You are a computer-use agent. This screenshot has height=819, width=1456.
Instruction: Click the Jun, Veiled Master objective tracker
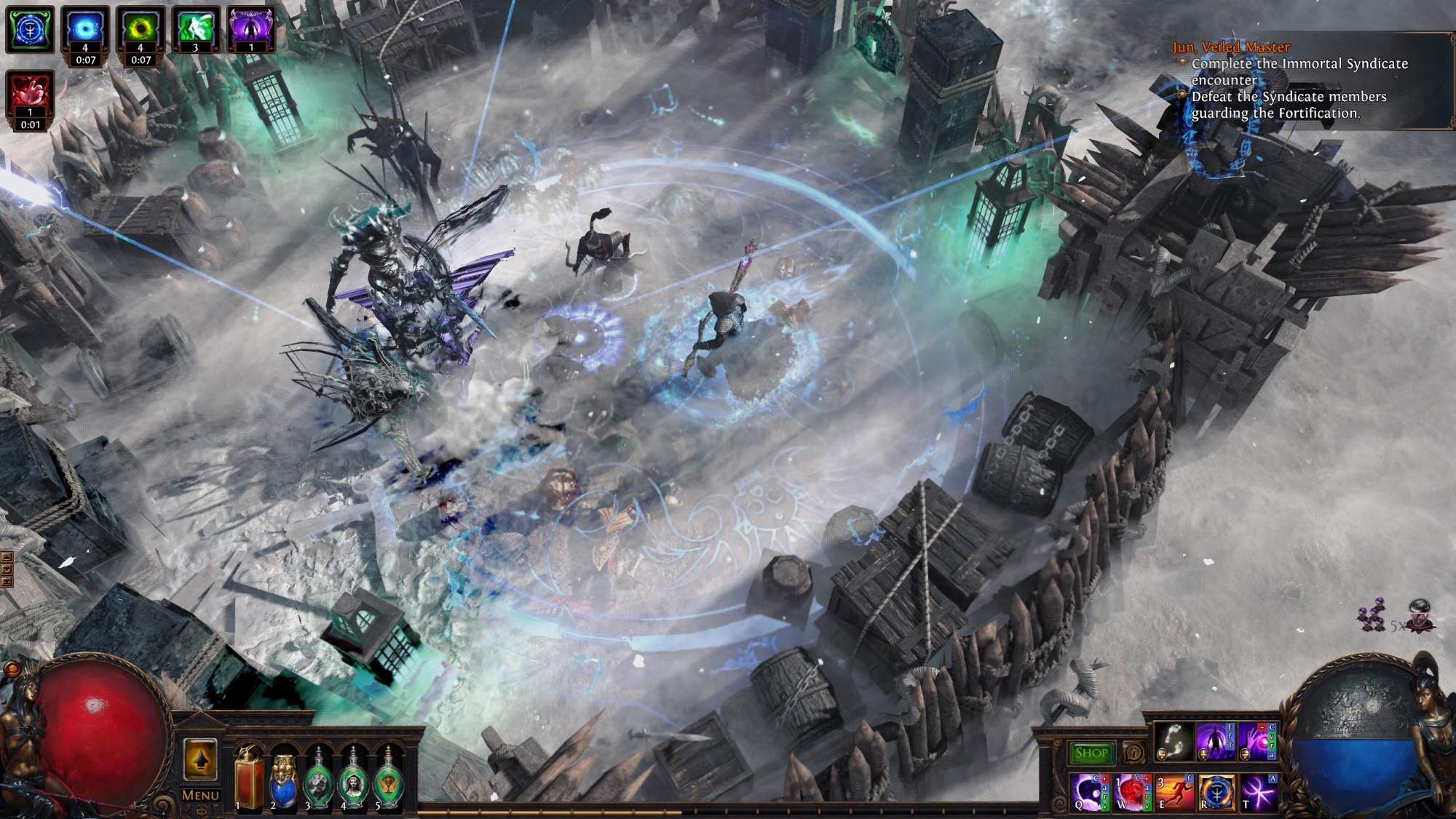pyautogui.click(x=1231, y=47)
